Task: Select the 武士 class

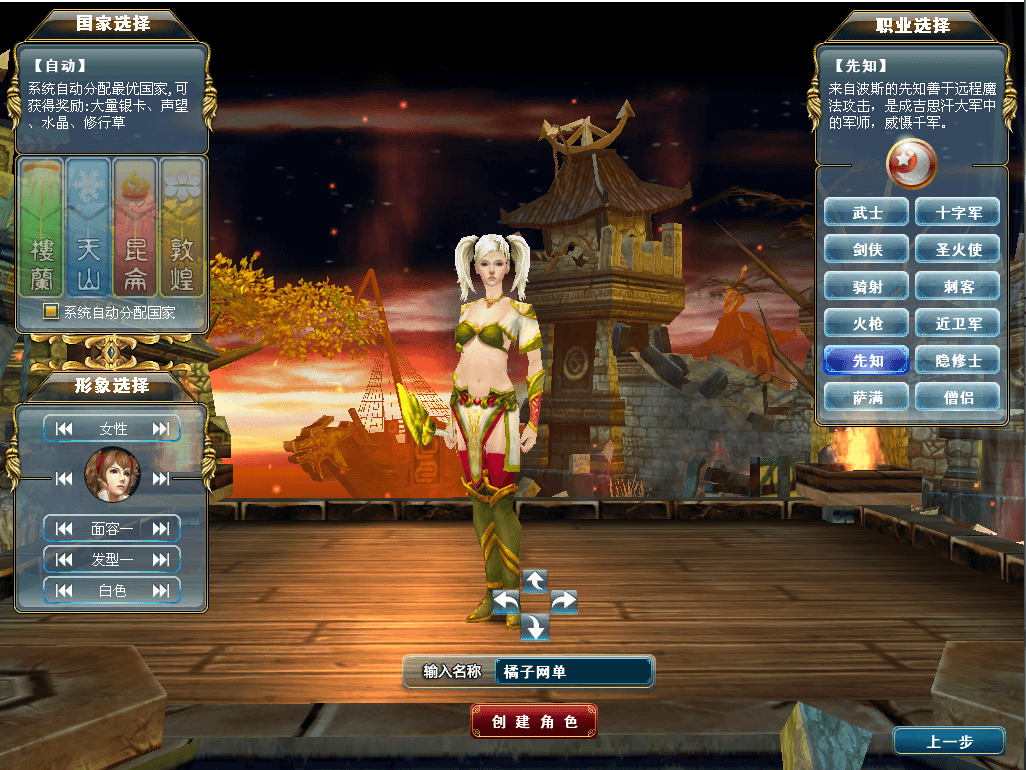Action: pos(867,212)
